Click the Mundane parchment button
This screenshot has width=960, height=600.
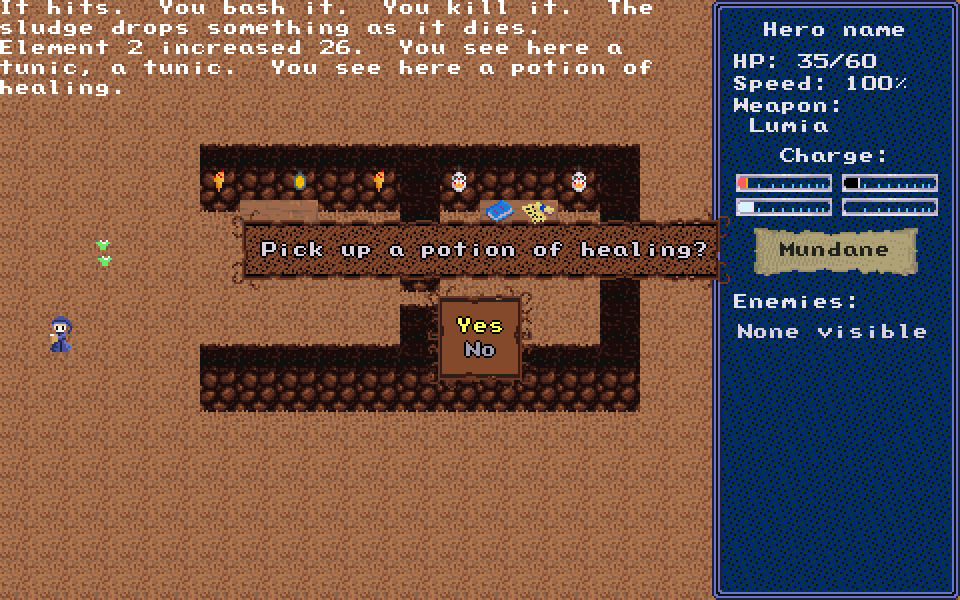point(835,250)
